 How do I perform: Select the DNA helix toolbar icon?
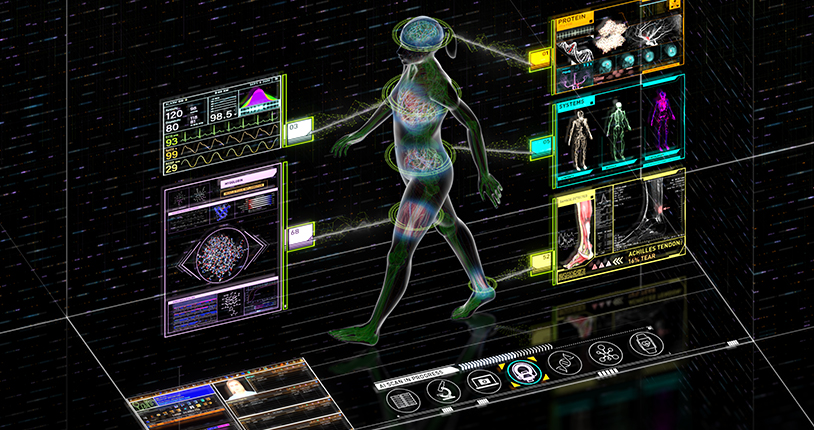563,363
